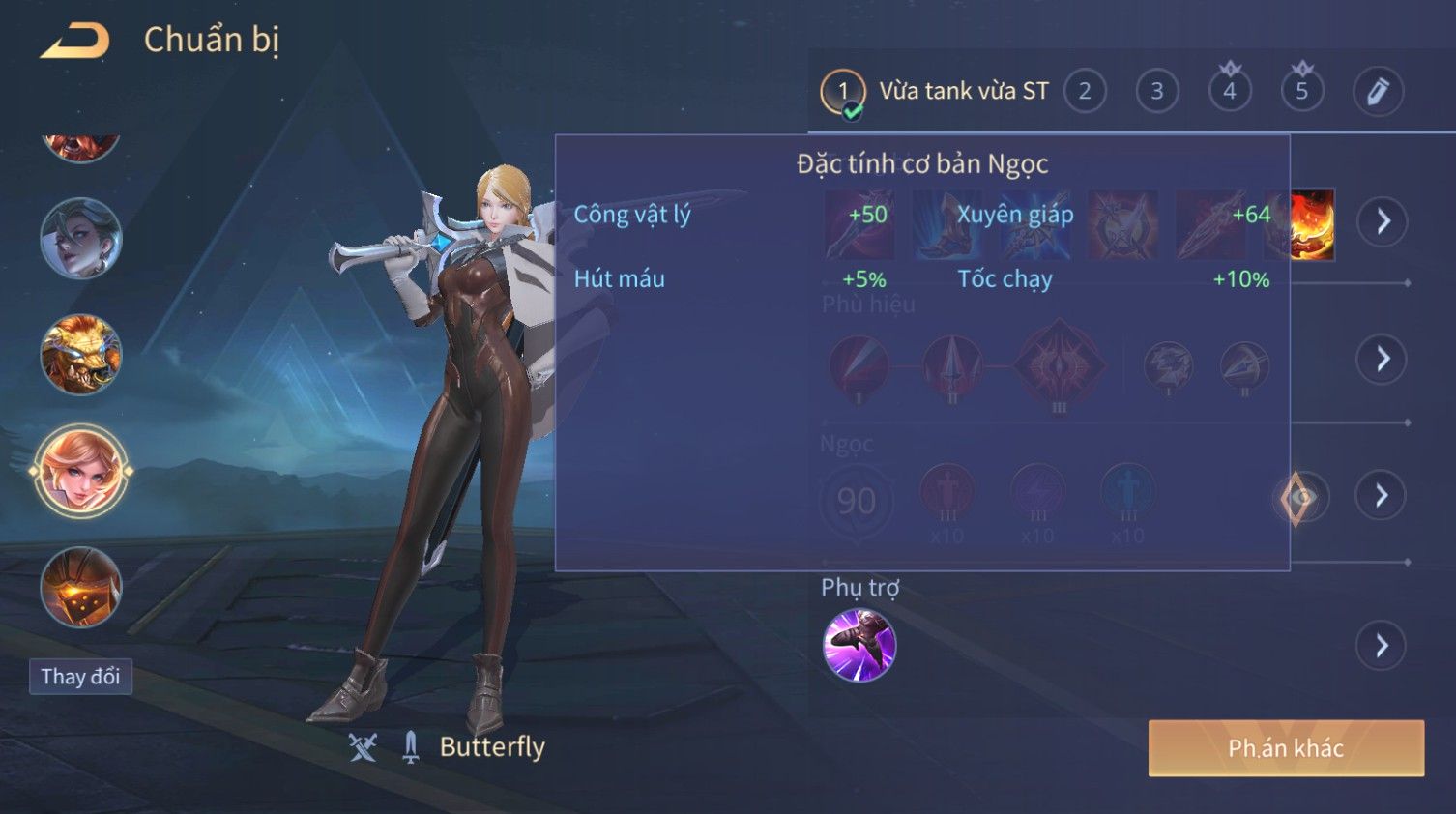
Task: Go back using the return arrow
Action: click(x=74, y=41)
